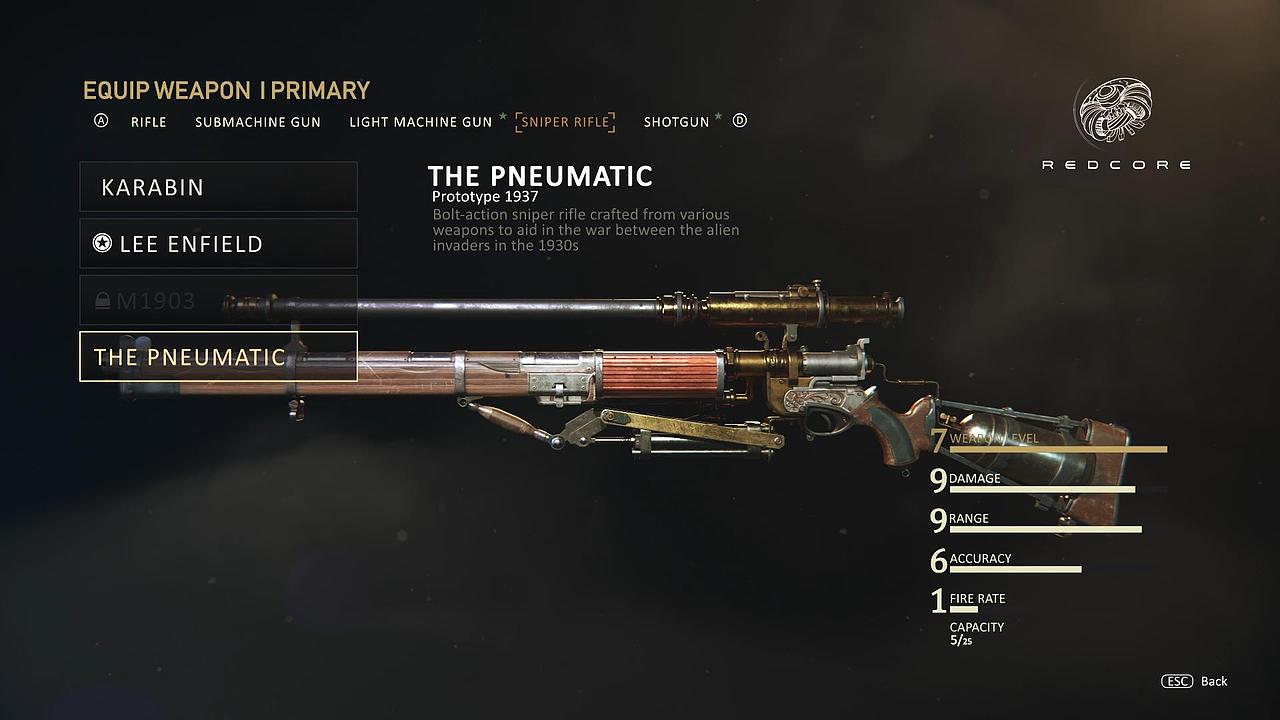Select the Karabin weapon entry
The height and width of the screenshot is (720, 1280).
coord(218,187)
